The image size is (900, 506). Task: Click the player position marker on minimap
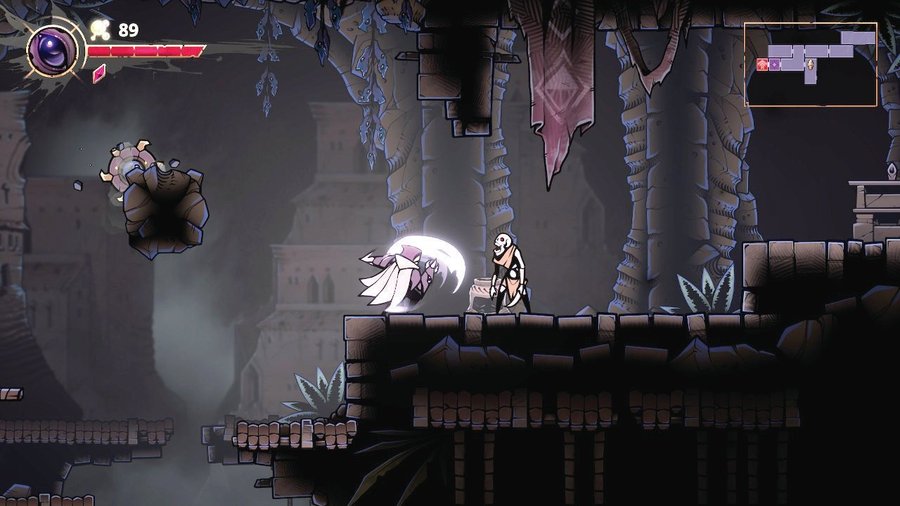(811, 66)
